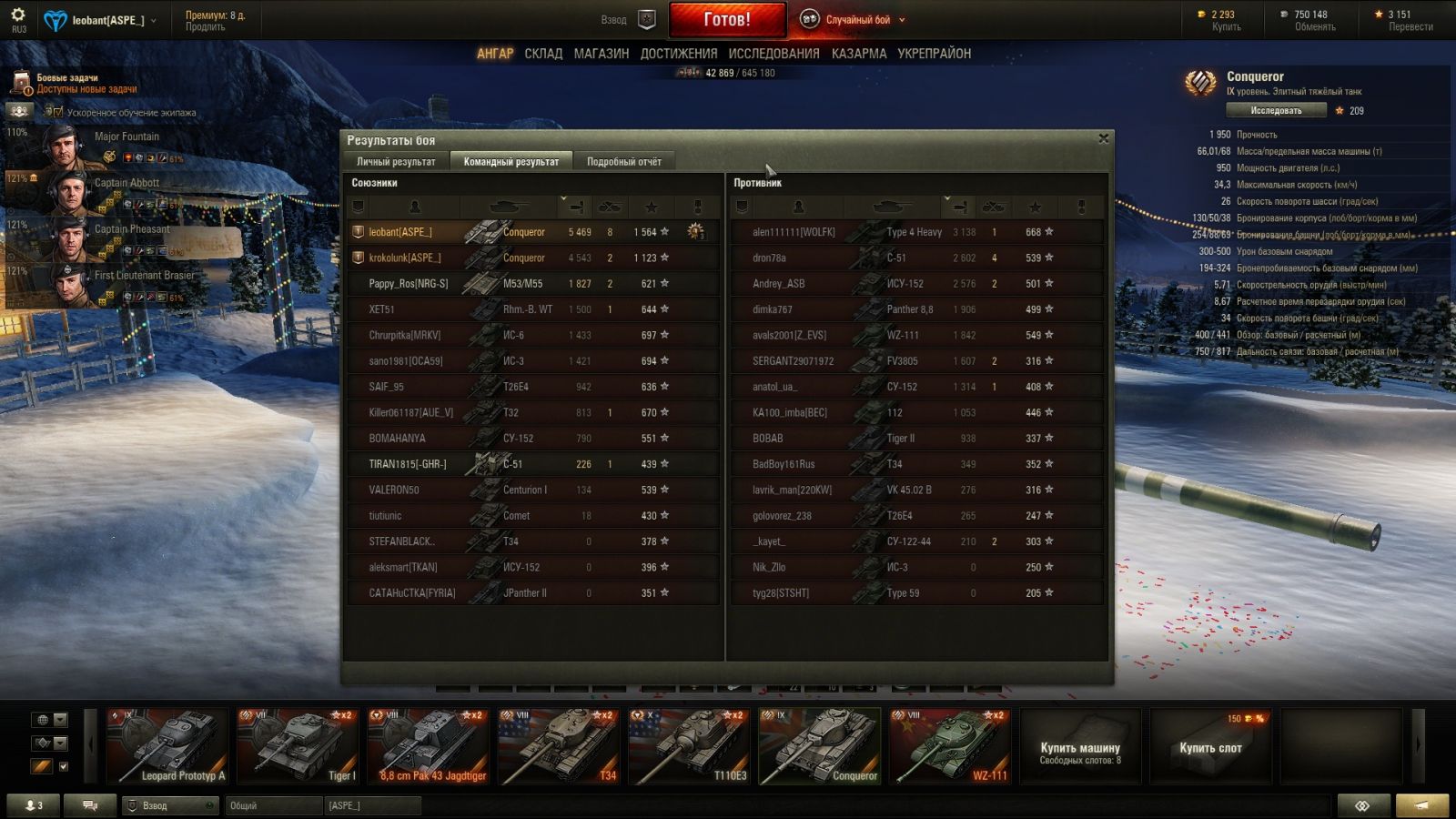
Task: Toggle Ускоренное обучение экипажа checkbox
Action: (x=58, y=113)
